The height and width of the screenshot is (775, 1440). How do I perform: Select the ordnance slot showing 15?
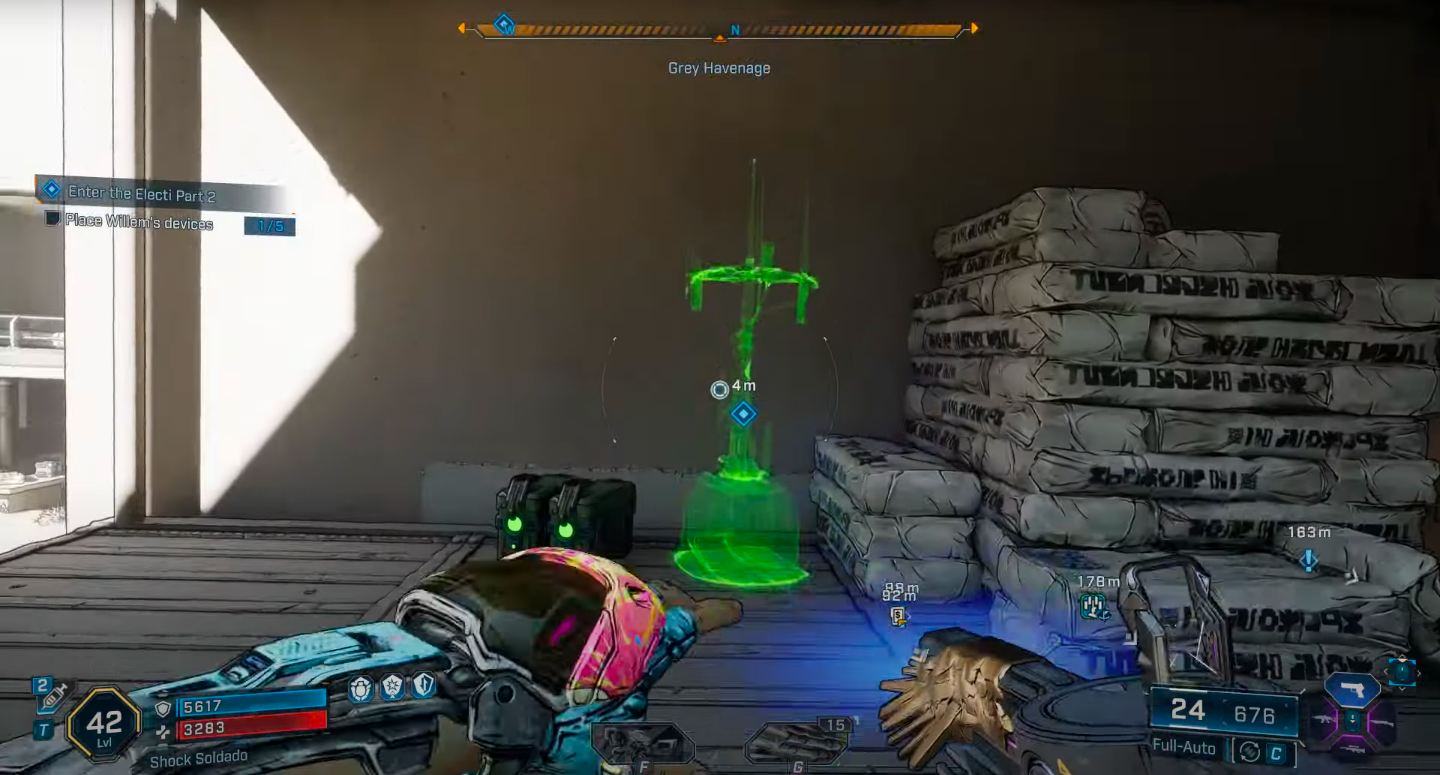[797, 740]
